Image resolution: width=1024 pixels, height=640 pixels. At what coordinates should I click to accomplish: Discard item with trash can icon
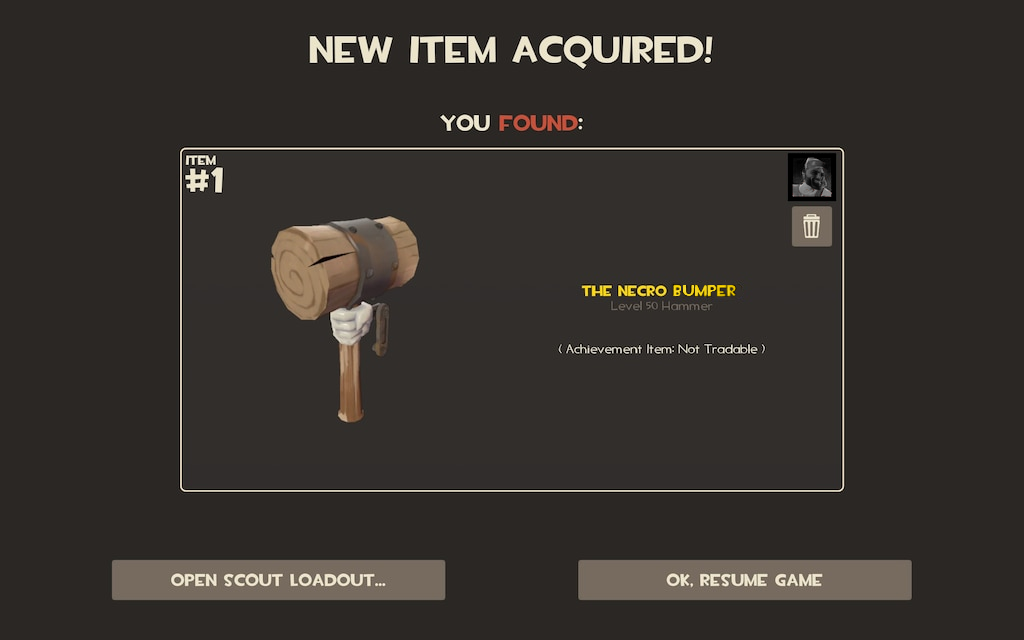(811, 227)
